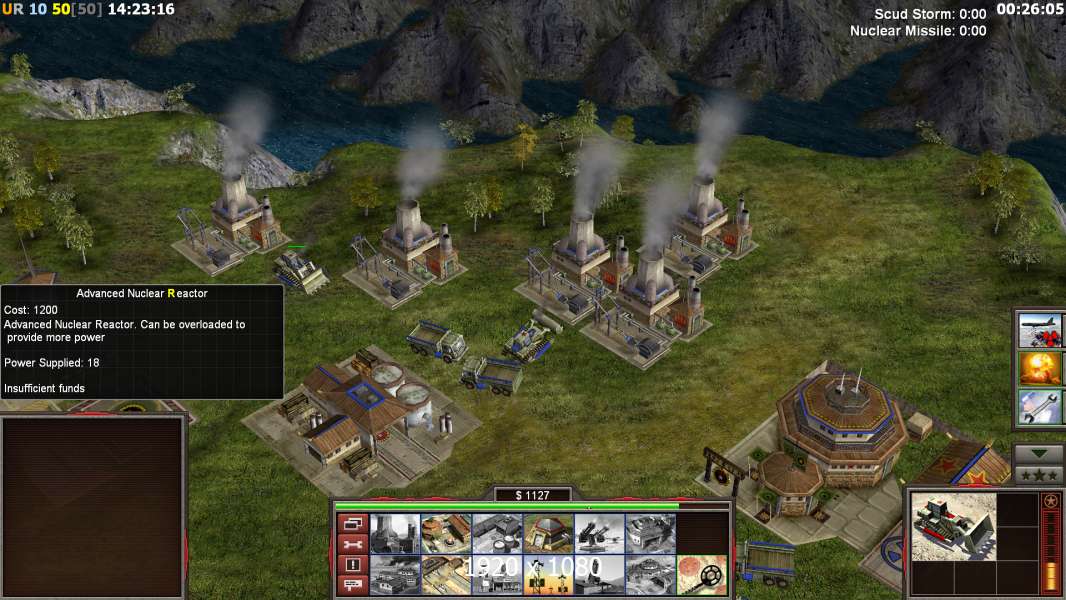
Task: Click the exclamation mark button
Action: click(351, 565)
